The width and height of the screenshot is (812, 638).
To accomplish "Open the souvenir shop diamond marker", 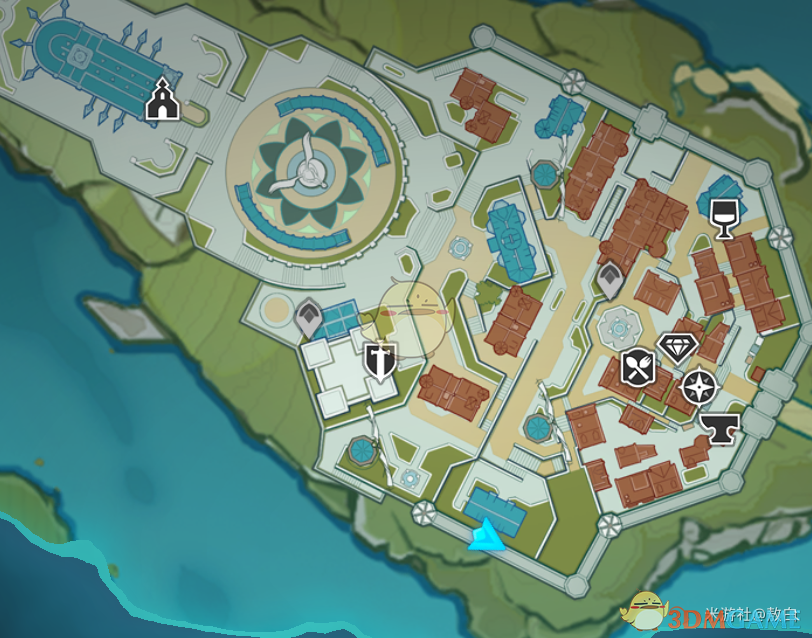I will 677,348.
